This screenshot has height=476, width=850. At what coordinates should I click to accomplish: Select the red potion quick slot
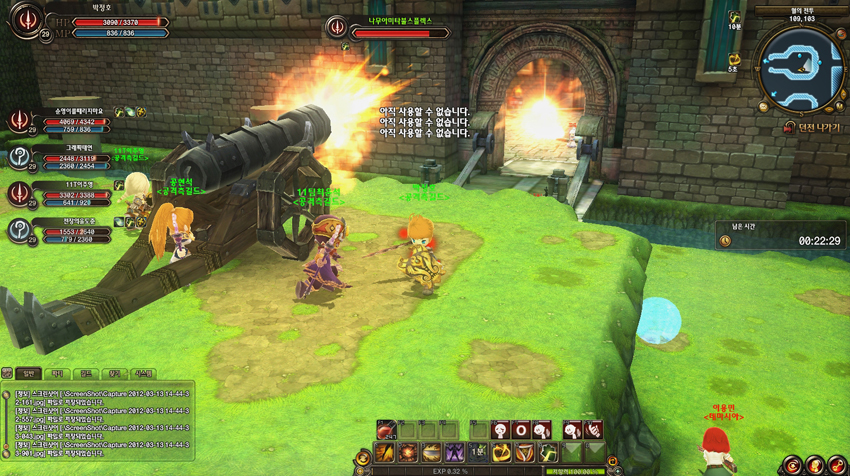point(387,430)
